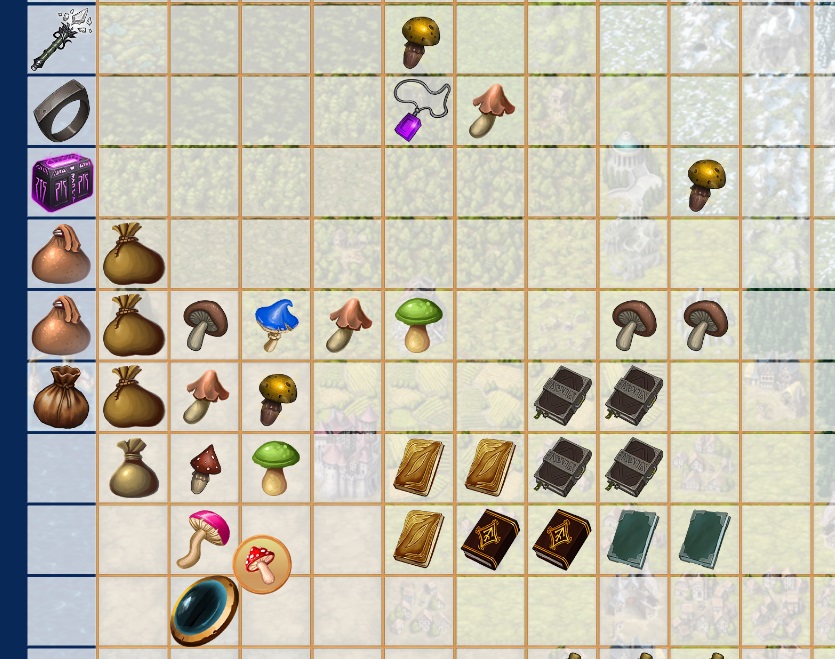Select the pink-capped mushroom

(x=204, y=536)
